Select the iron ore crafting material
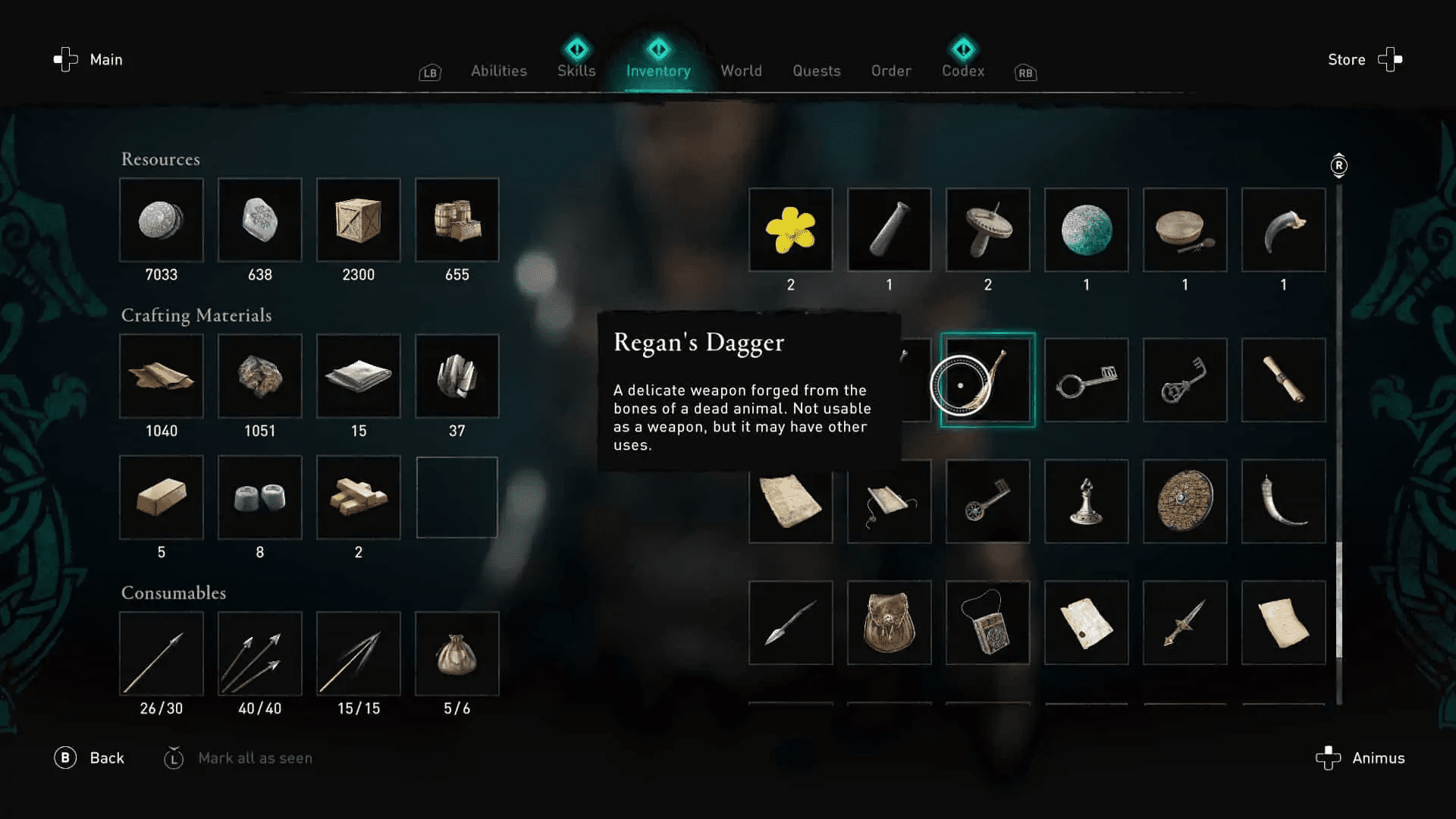 coord(260,377)
